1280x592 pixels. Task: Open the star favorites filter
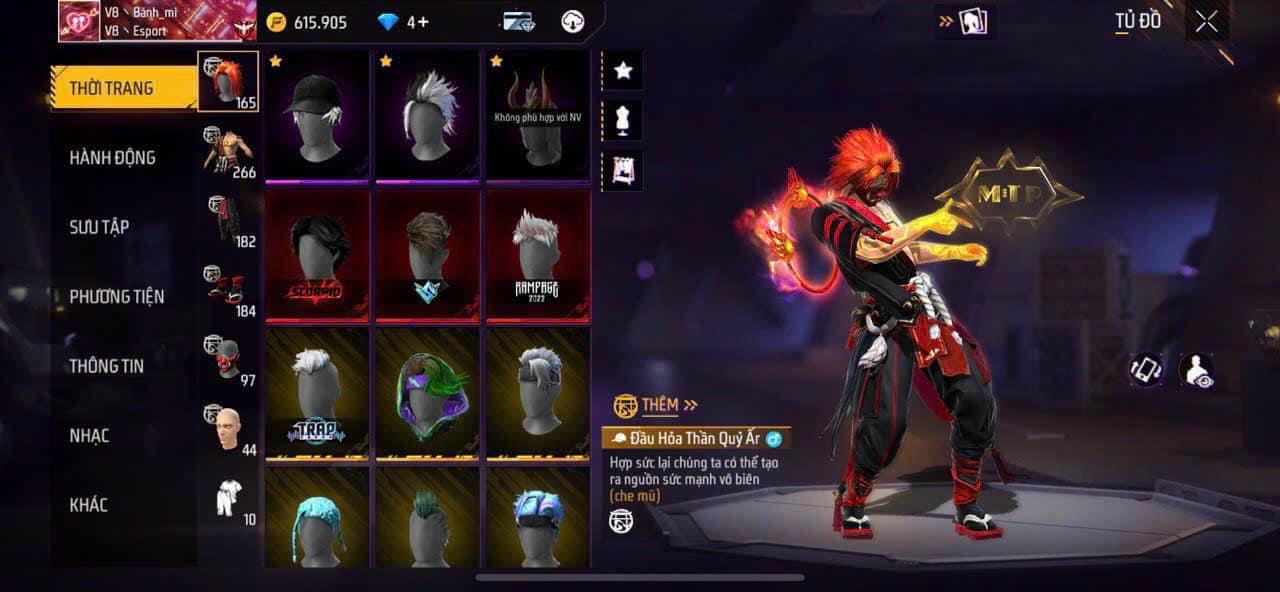pyautogui.click(x=623, y=71)
